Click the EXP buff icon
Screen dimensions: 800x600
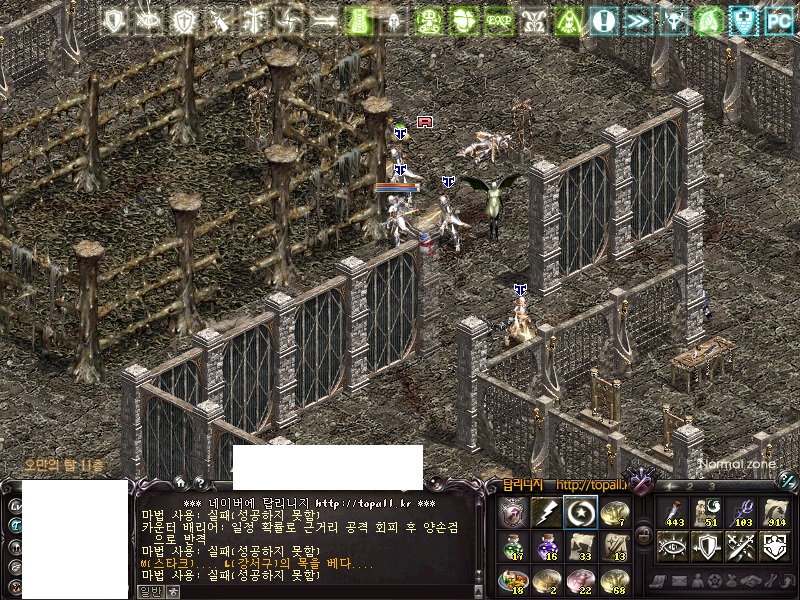pos(497,20)
